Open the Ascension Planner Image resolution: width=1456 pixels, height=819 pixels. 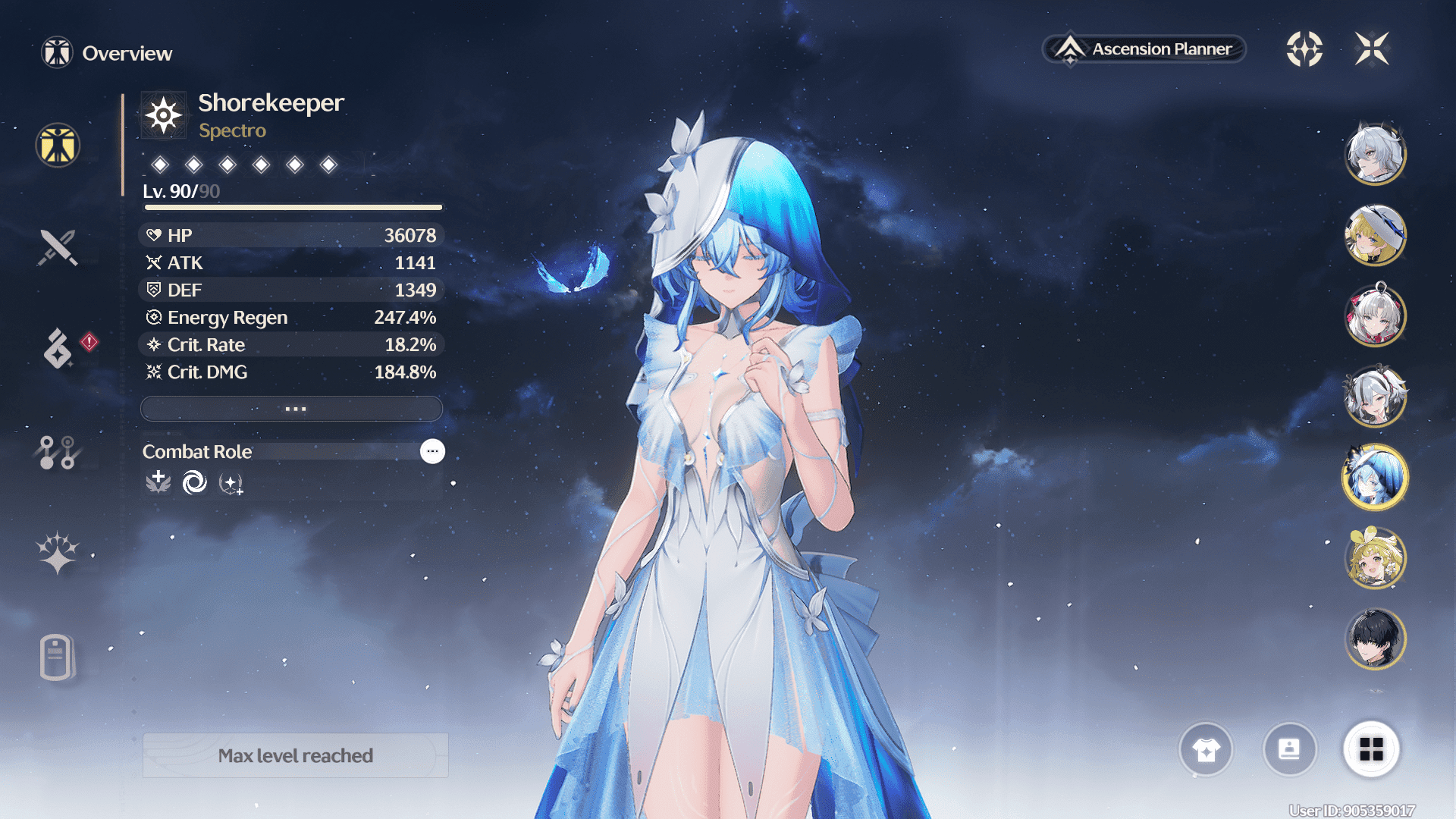pyautogui.click(x=1145, y=49)
